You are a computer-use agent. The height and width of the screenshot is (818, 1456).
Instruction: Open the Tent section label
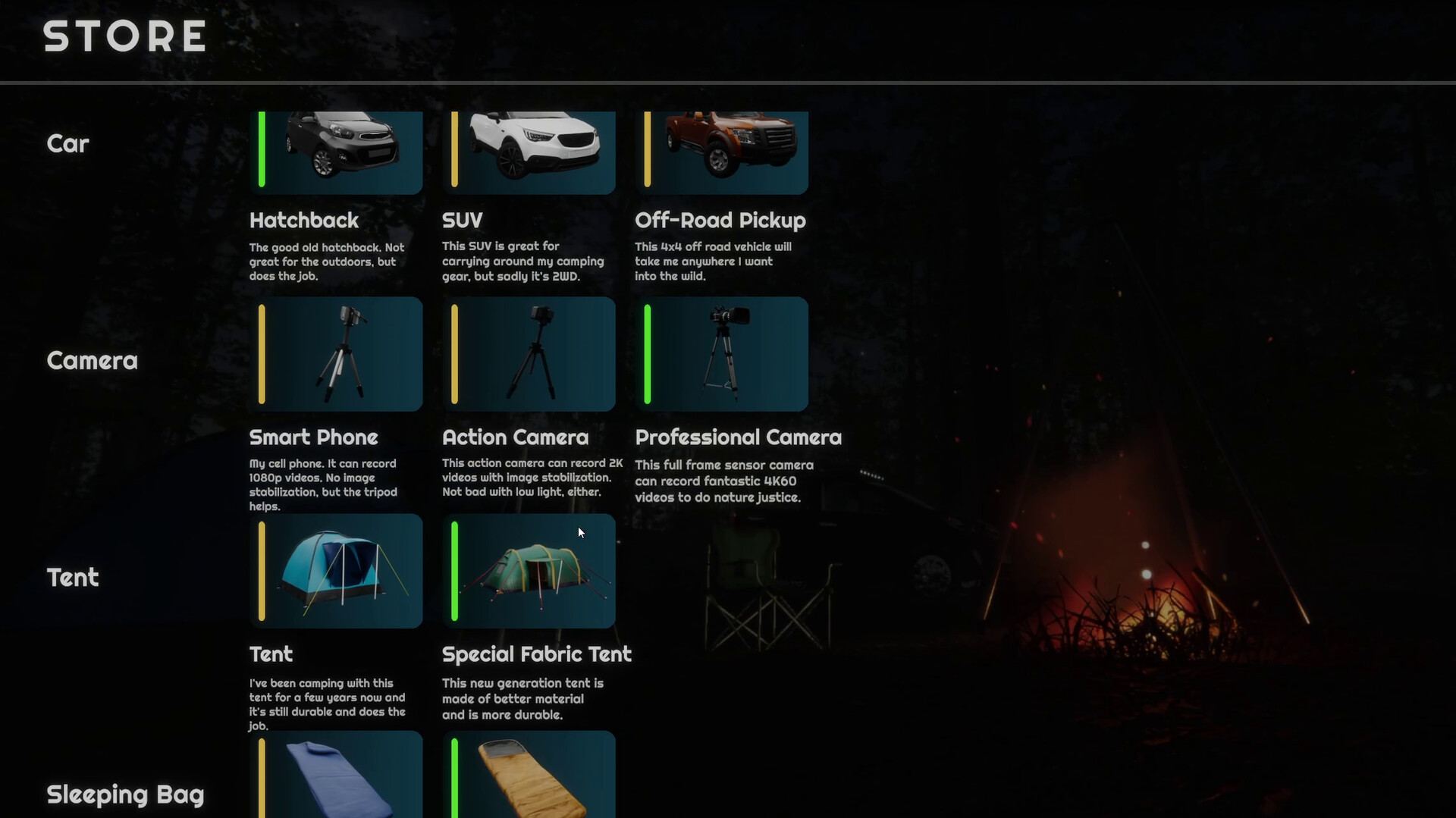click(72, 578)
